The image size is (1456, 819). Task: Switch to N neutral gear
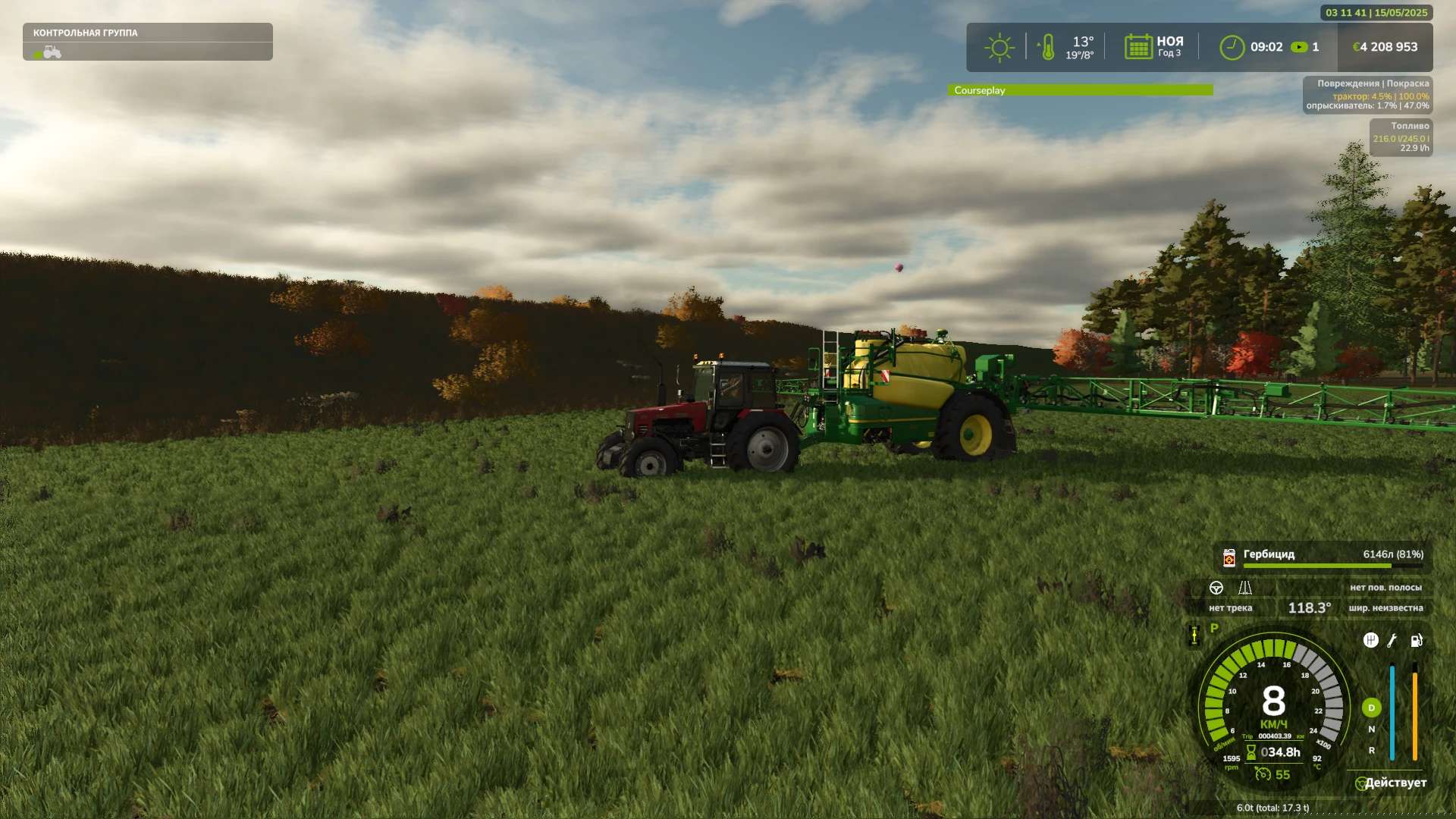coord(1371,730)
